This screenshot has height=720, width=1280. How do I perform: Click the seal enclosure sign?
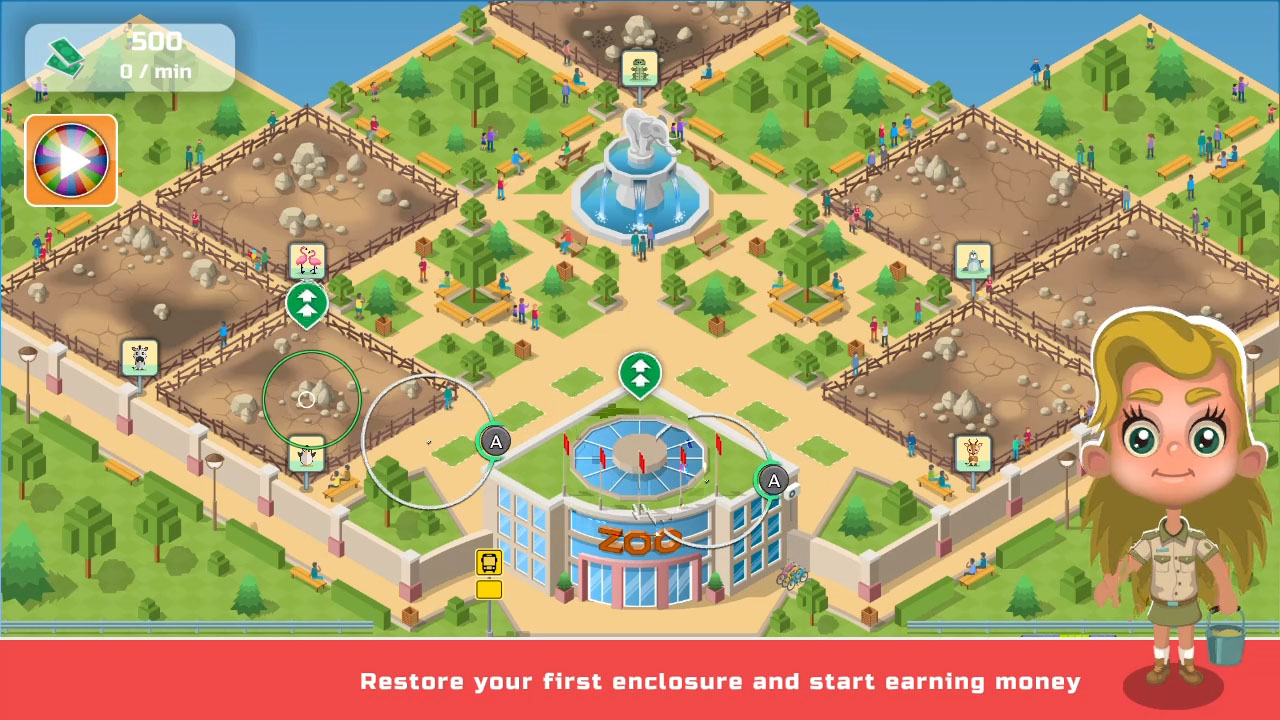click(973, 260)
